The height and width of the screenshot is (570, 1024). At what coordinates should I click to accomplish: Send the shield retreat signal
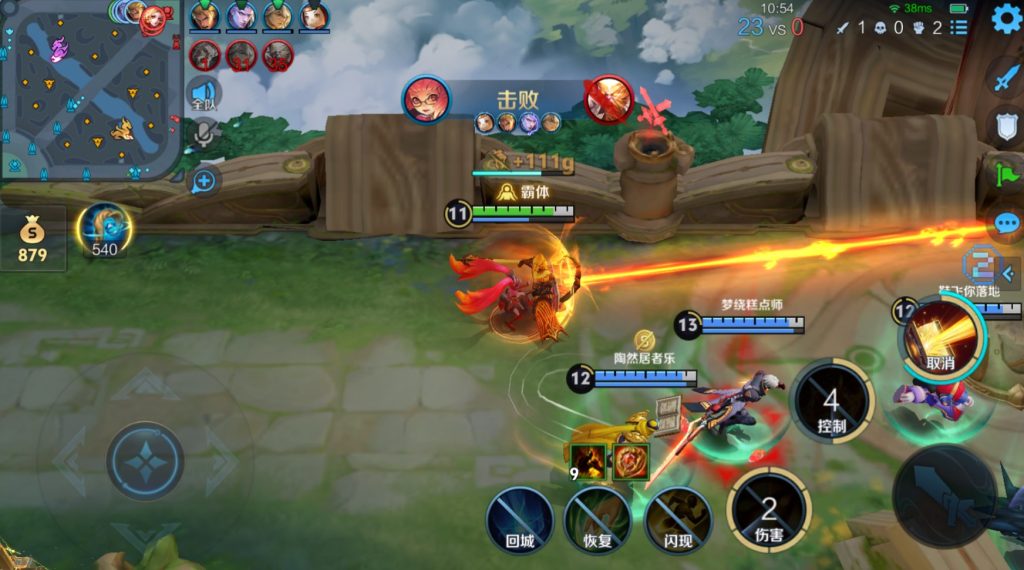[x=1005, y=126]
